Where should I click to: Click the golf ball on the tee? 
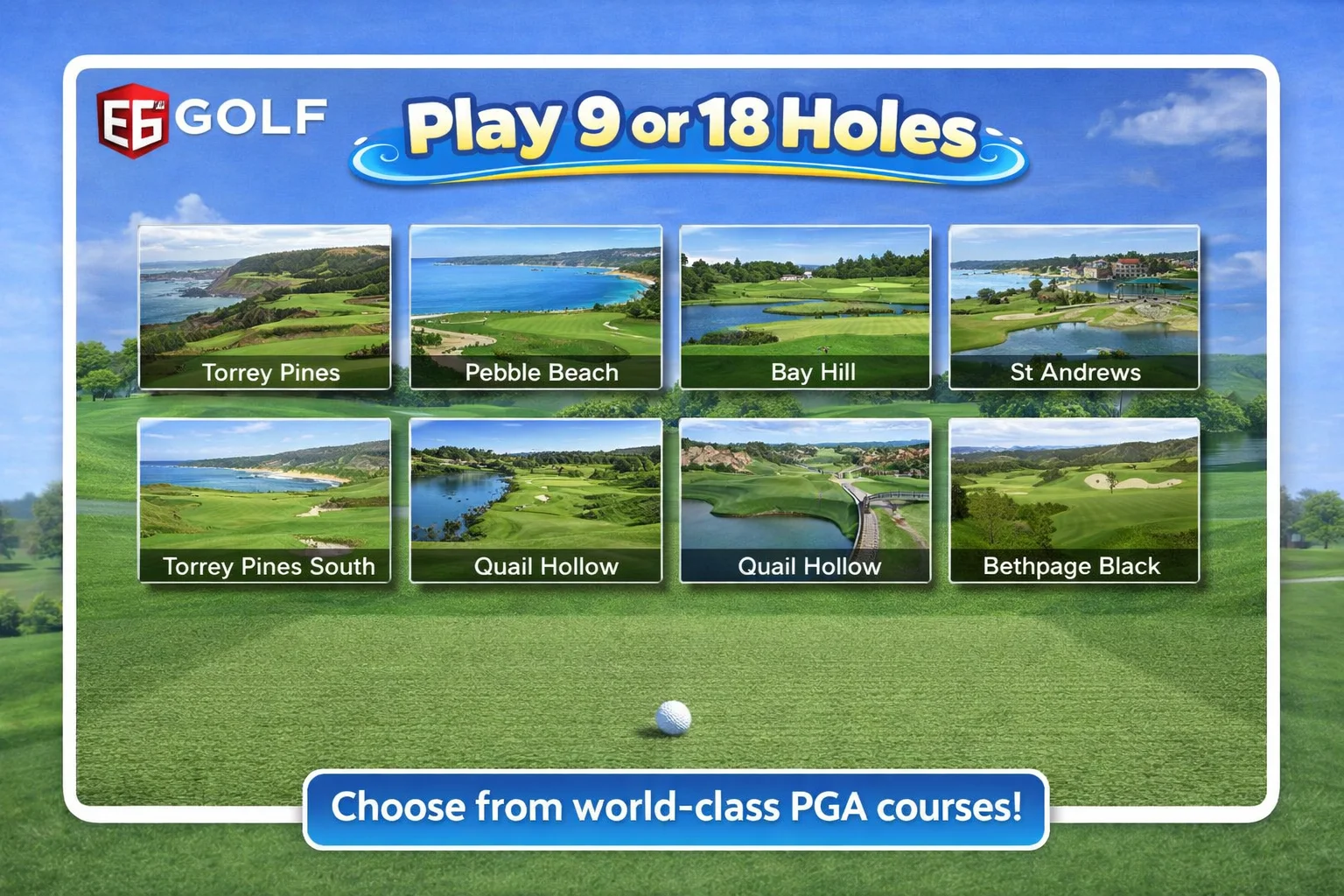pos(672,717)
